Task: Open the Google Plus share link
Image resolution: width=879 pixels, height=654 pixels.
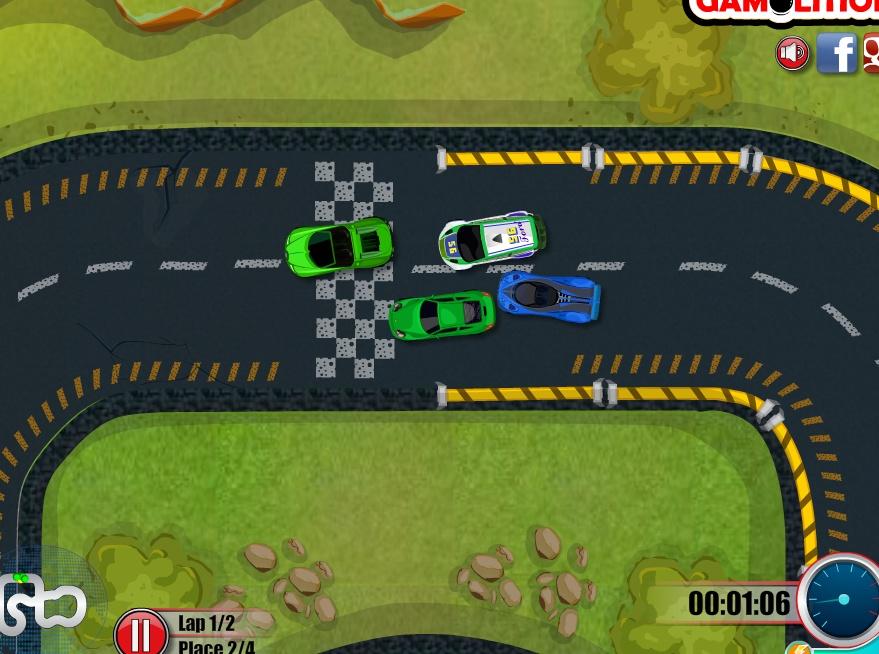Action: pyautogui.click(x=870, y=53)
